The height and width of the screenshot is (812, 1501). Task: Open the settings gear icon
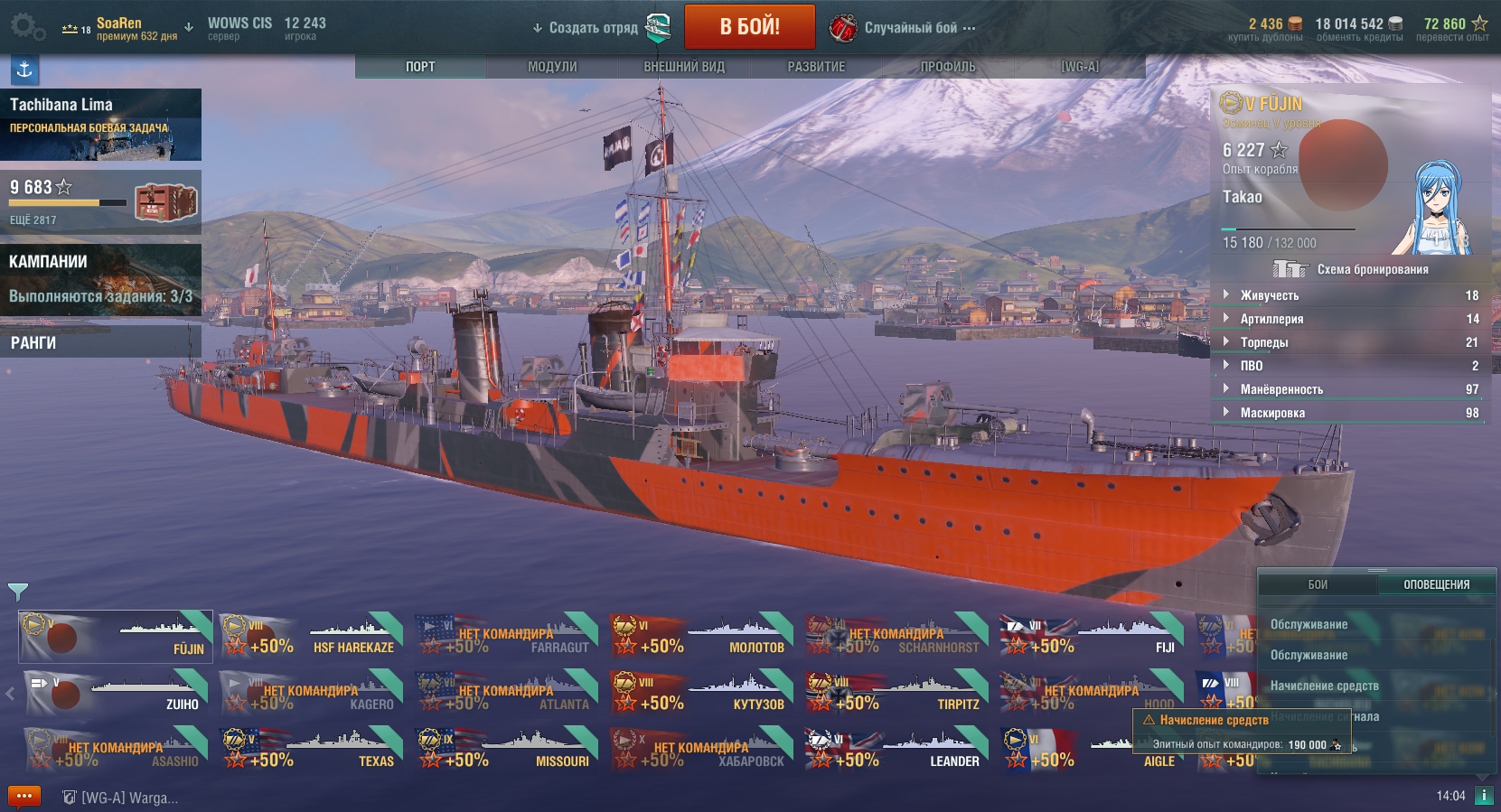27,27
